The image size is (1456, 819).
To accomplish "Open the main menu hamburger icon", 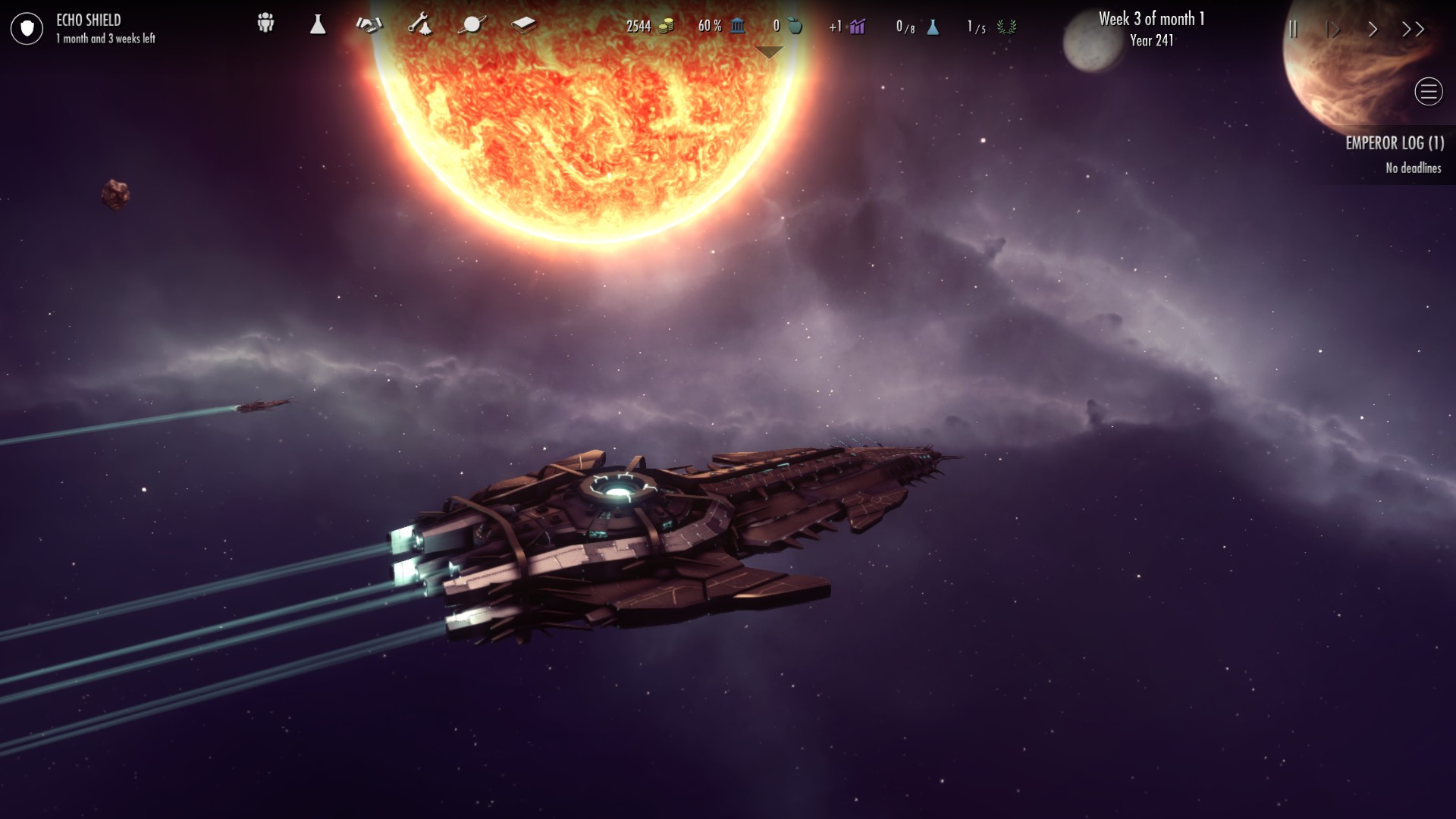I will [1429, 92].
